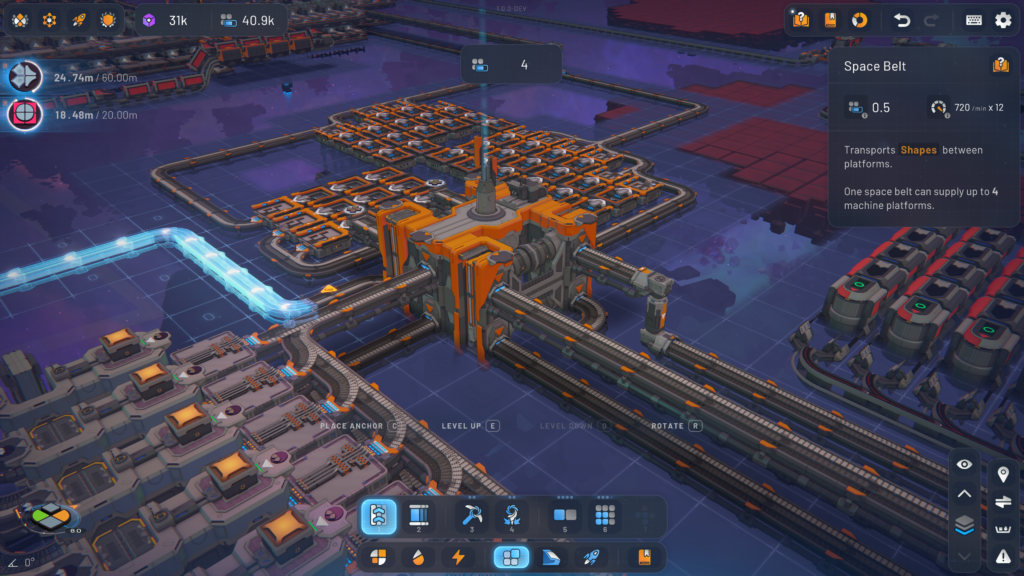
Task: Switch to the lightning bolt category
Action: (x=458, y=557)
